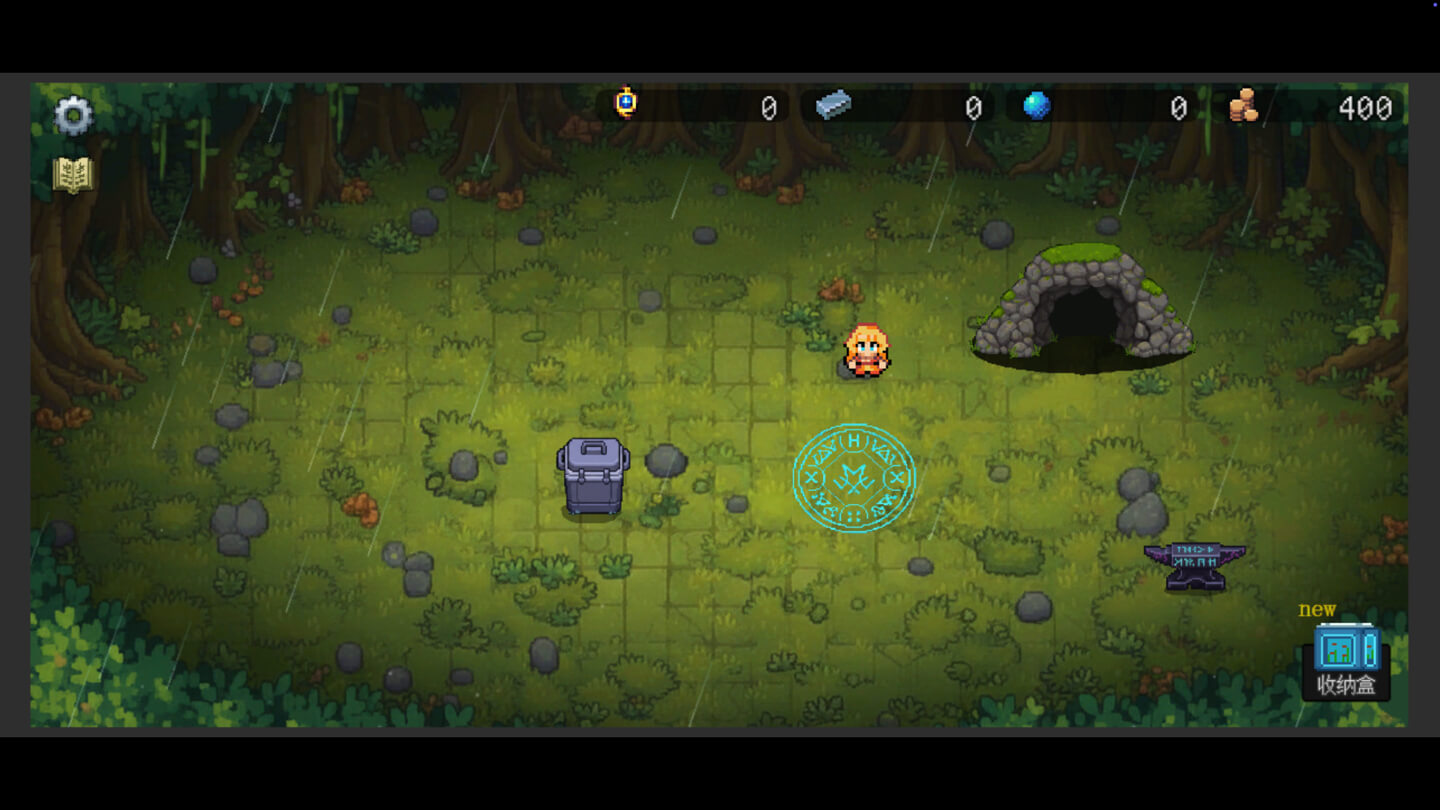Open the 收纳盒 storage box
The width and height of the screenshot is (1440, 810).
click(1346, 661)
